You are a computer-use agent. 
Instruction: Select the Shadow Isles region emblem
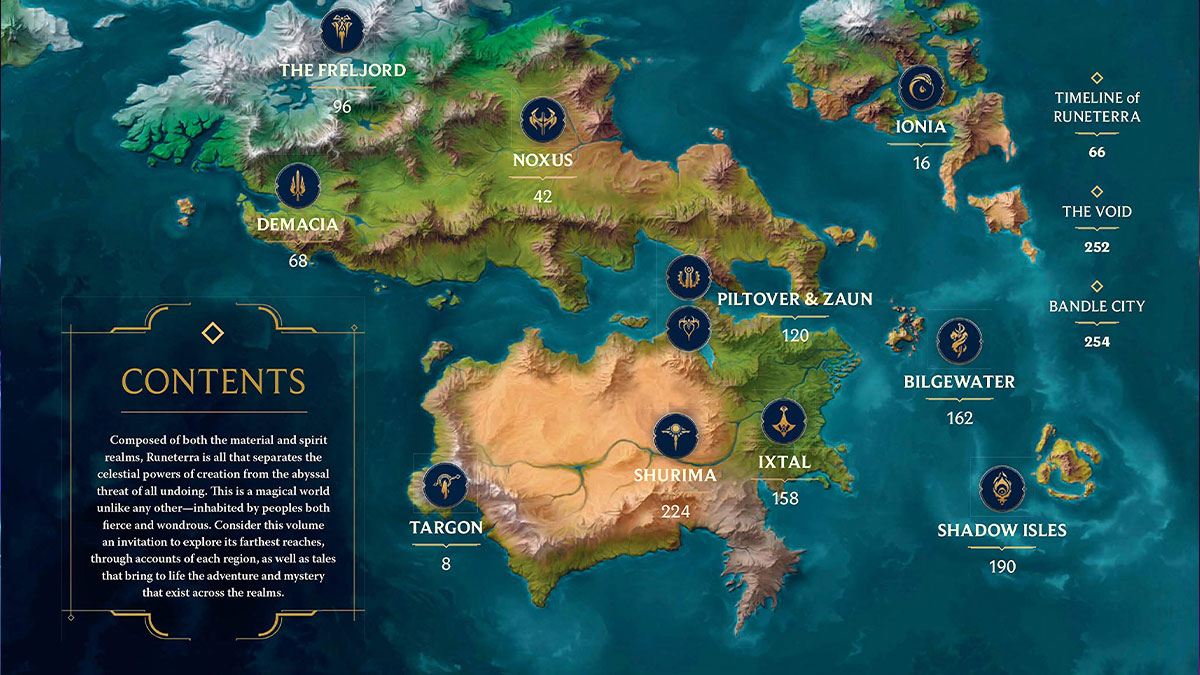click(x=1001, y=488)
